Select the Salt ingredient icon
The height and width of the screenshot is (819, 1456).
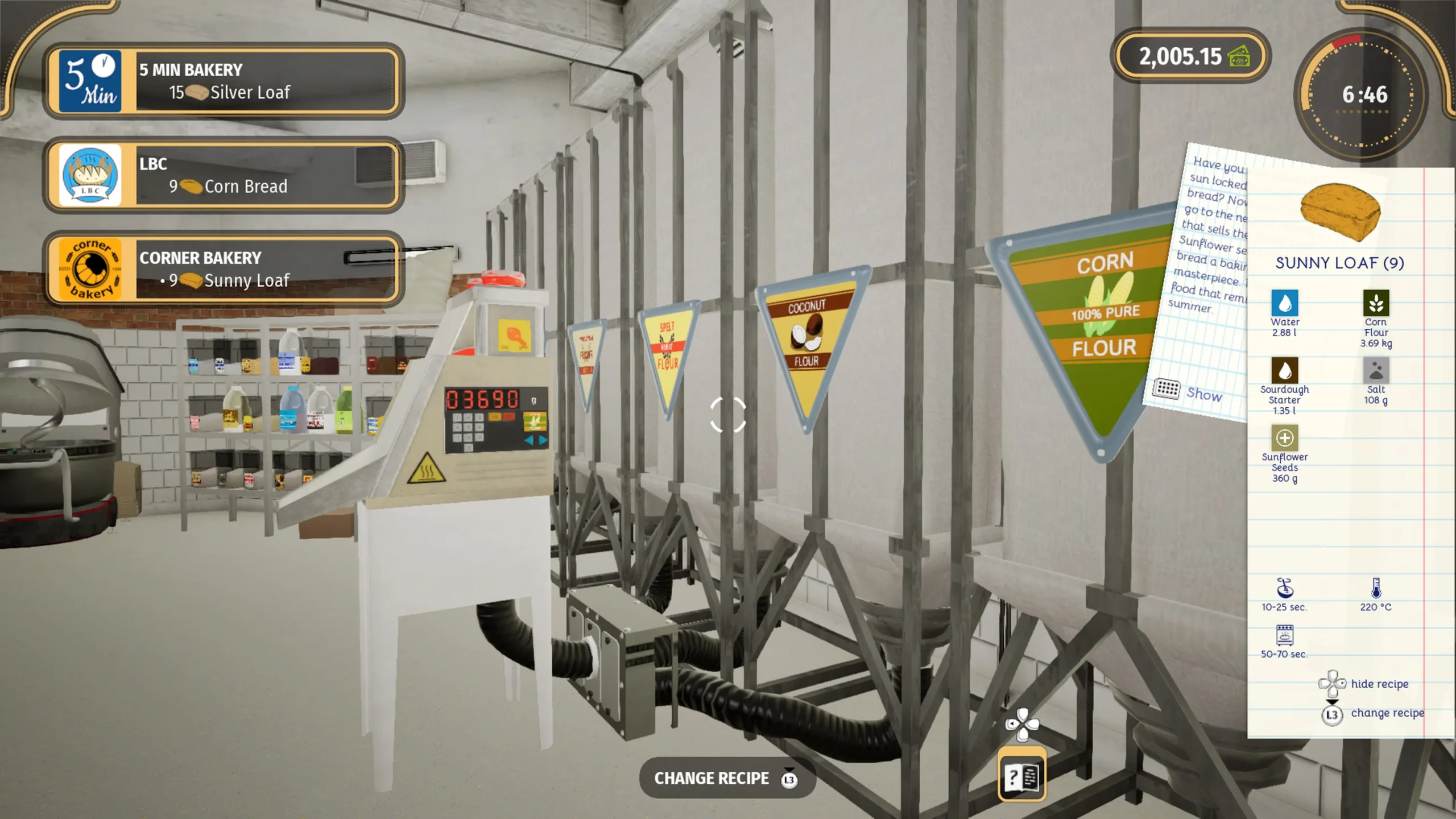coord(1376,371)
